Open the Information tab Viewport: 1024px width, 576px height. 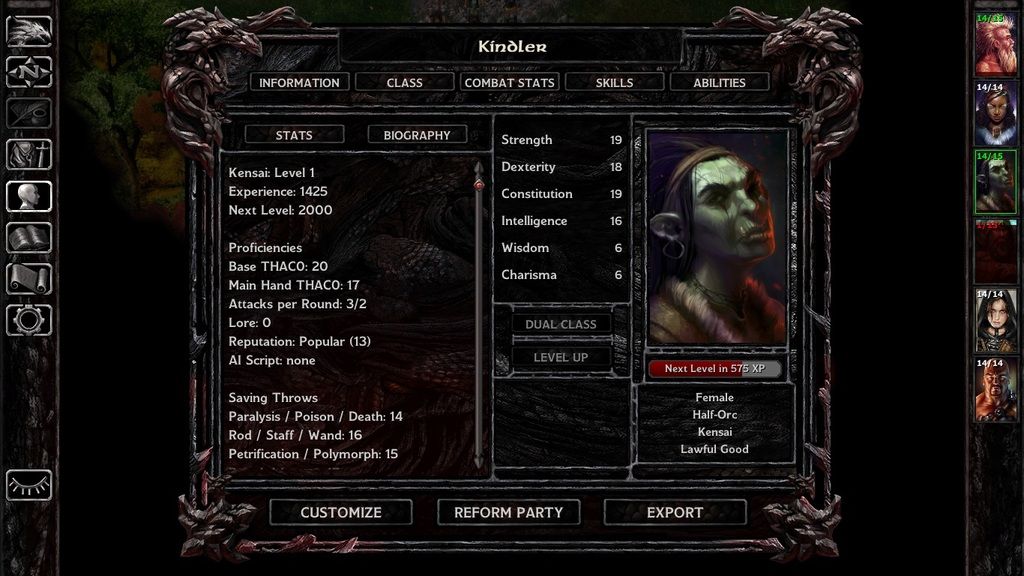[299, 83]
